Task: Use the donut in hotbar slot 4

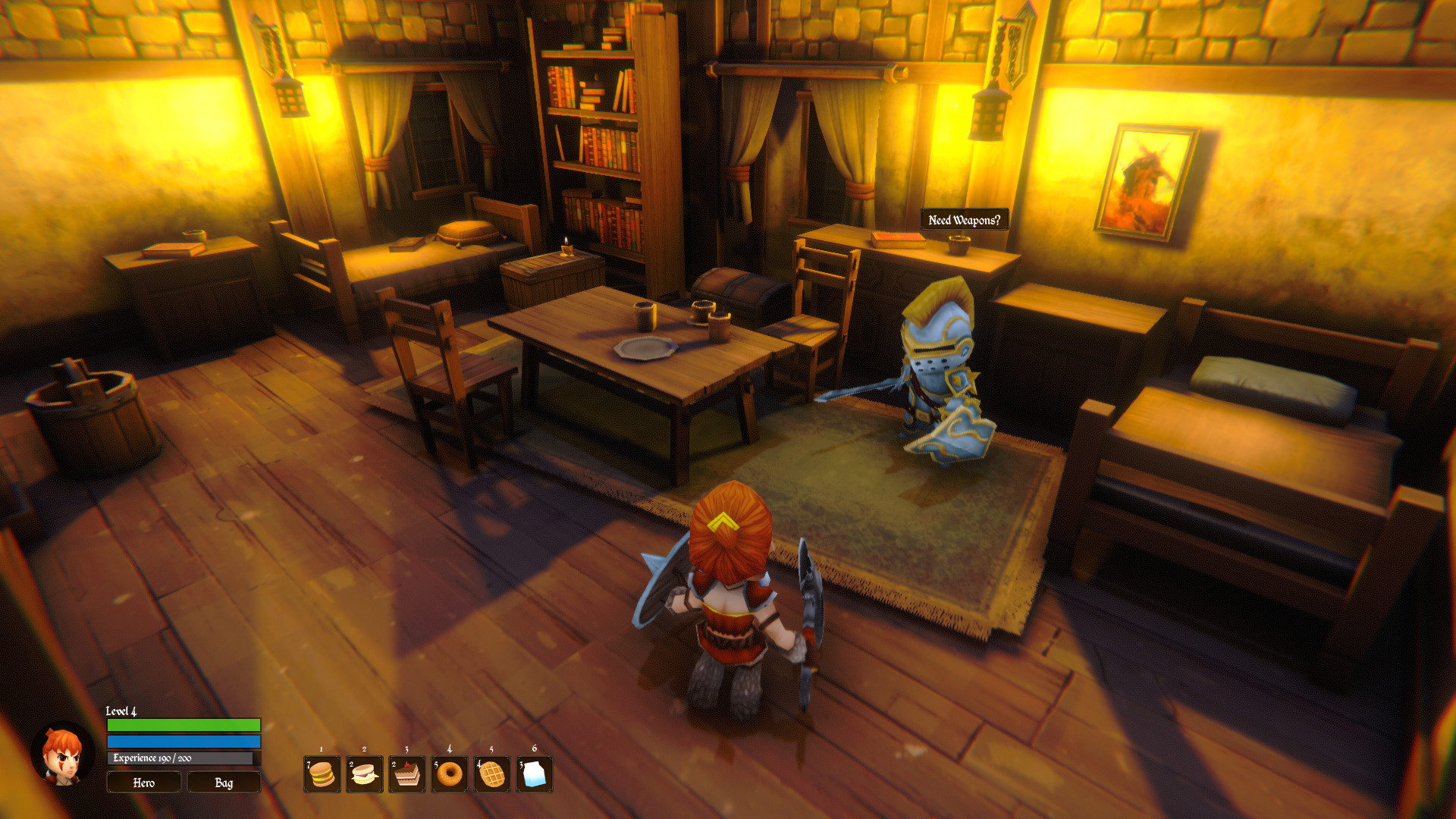Action: pyautogui.click(x=450, y=773)
